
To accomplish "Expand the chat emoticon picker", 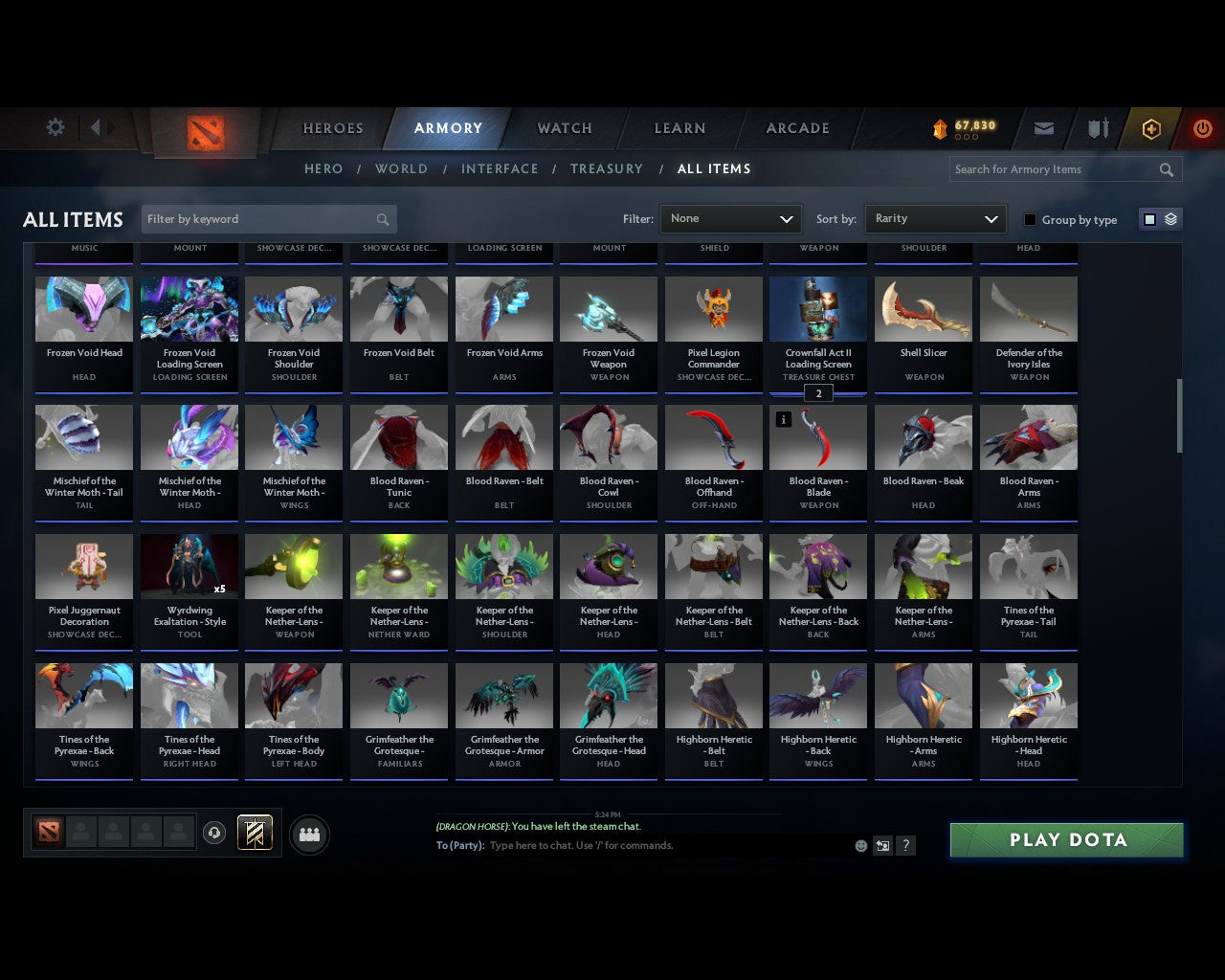I will [860, 846].
